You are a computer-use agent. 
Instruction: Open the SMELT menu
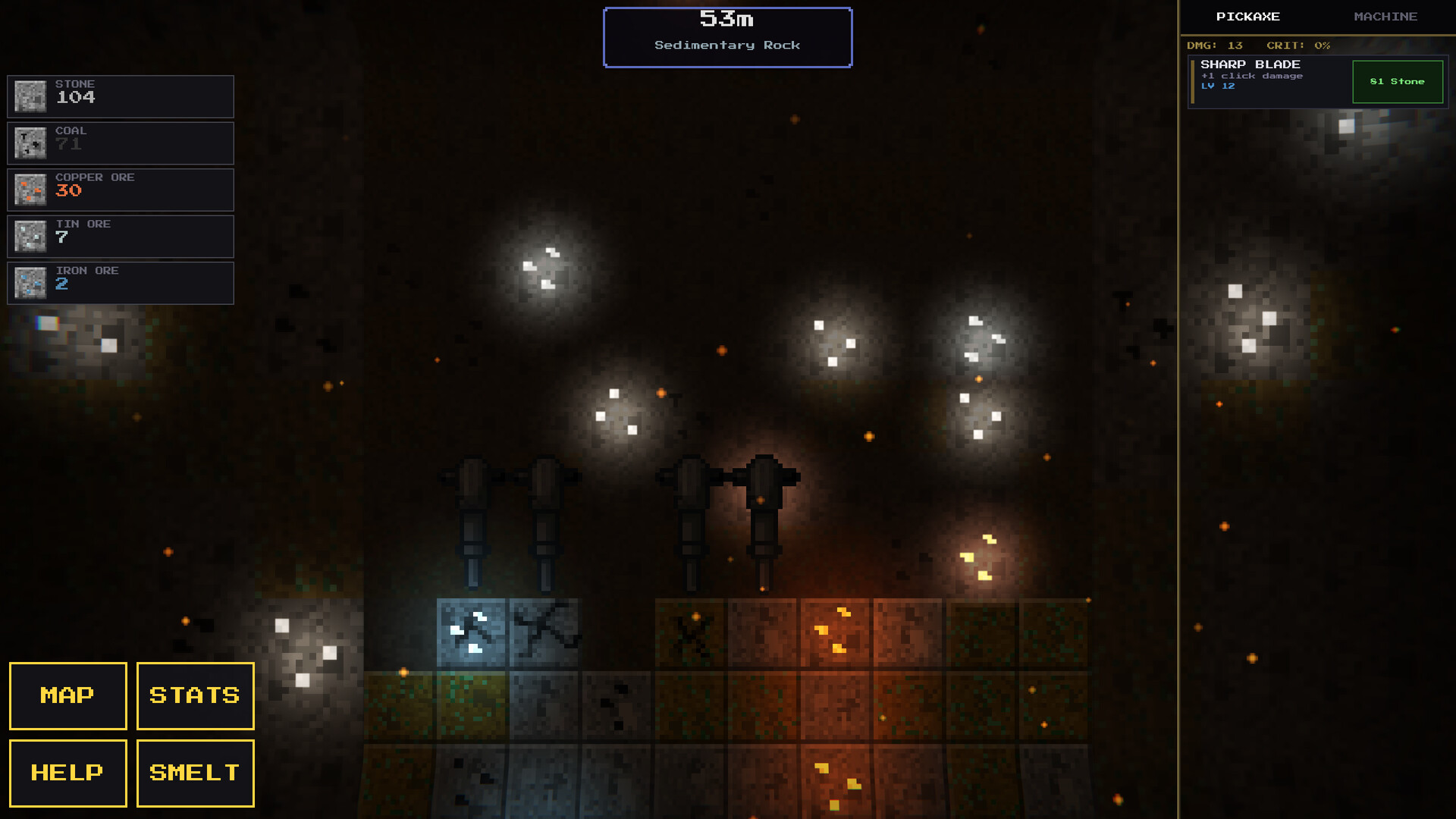click(194, 773)
